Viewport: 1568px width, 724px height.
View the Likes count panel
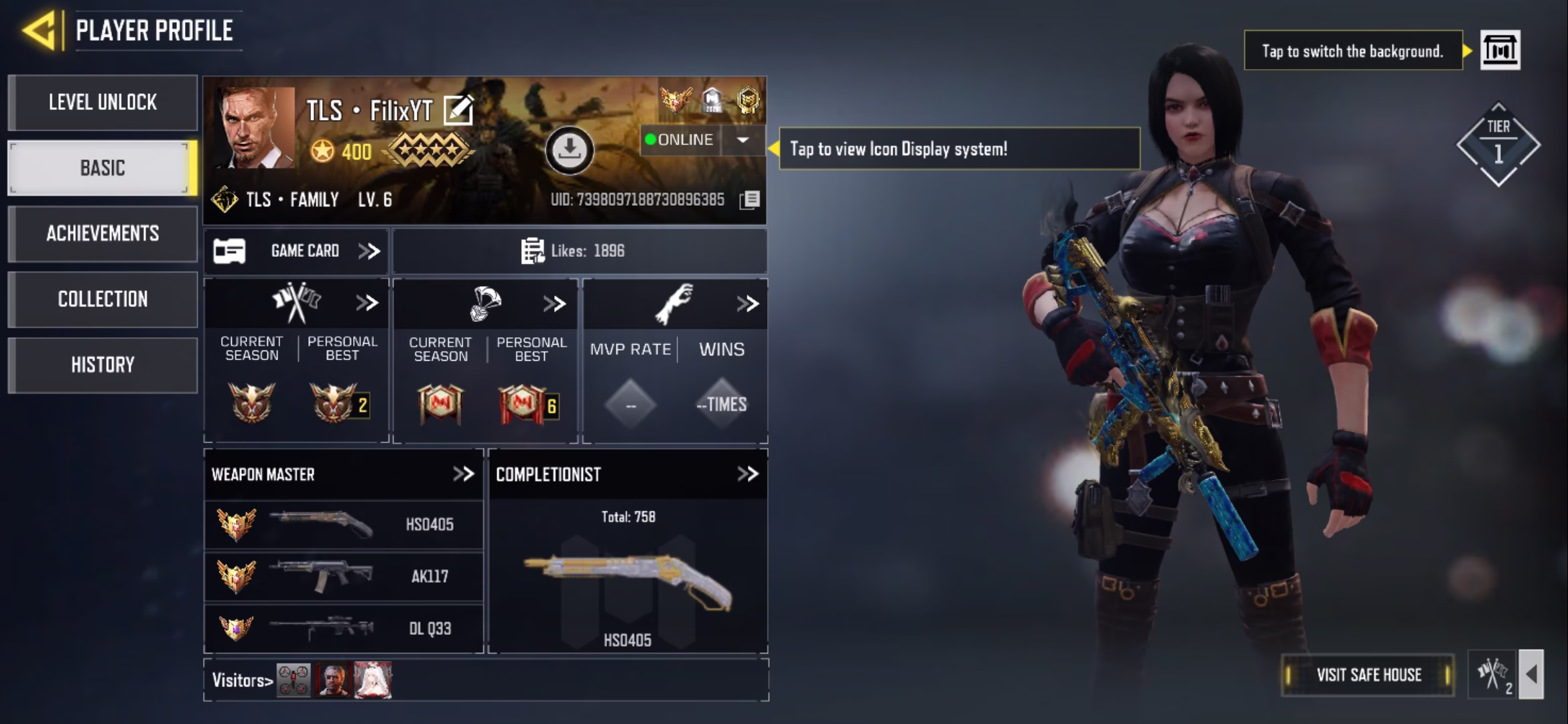coord(579,251)
